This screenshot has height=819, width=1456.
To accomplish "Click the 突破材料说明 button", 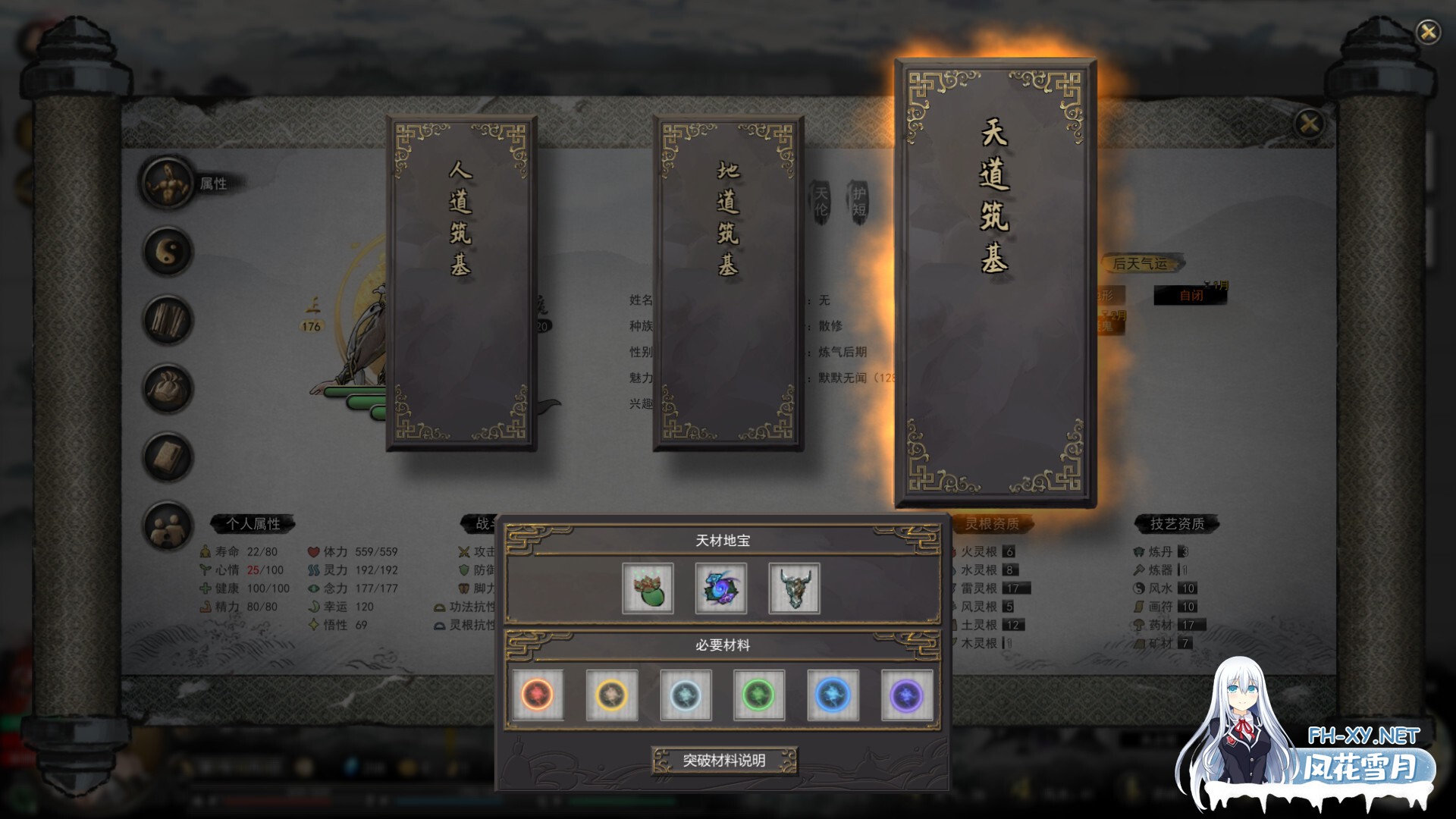I will [726, 761].
